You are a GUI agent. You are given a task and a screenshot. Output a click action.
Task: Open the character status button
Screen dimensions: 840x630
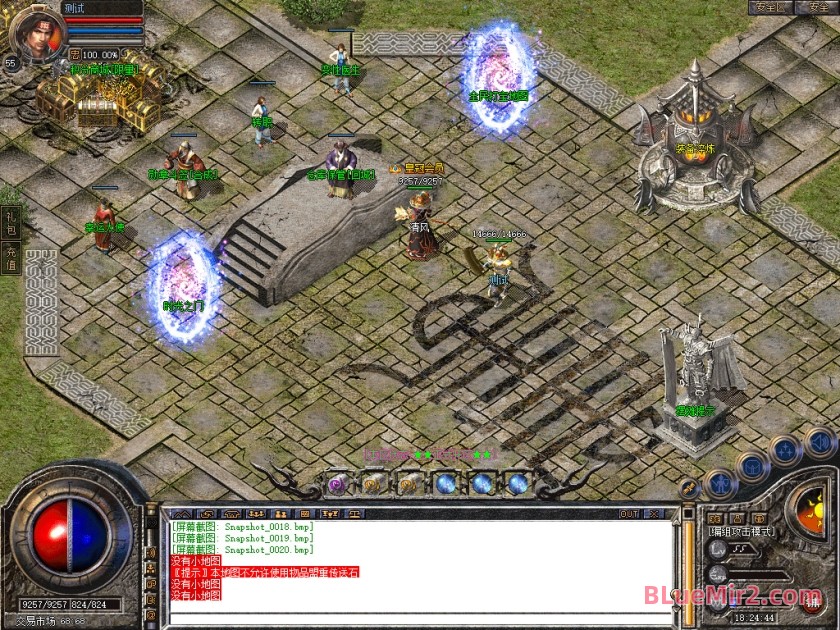click(720, 486)
